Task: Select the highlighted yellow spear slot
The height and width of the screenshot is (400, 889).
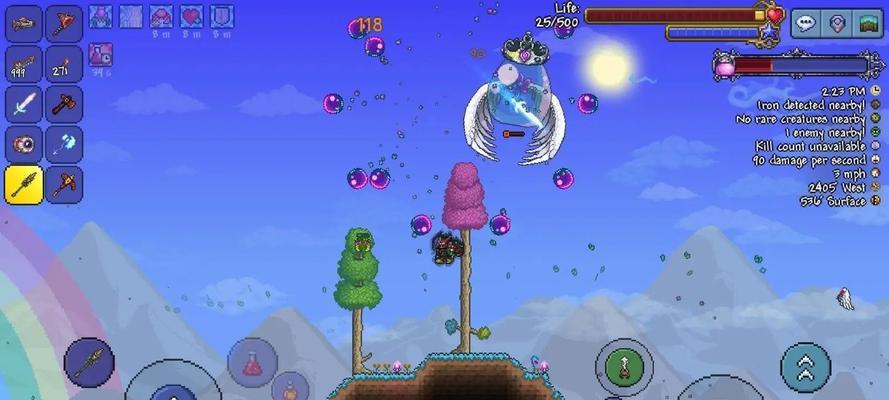Action: pos(24,185)
